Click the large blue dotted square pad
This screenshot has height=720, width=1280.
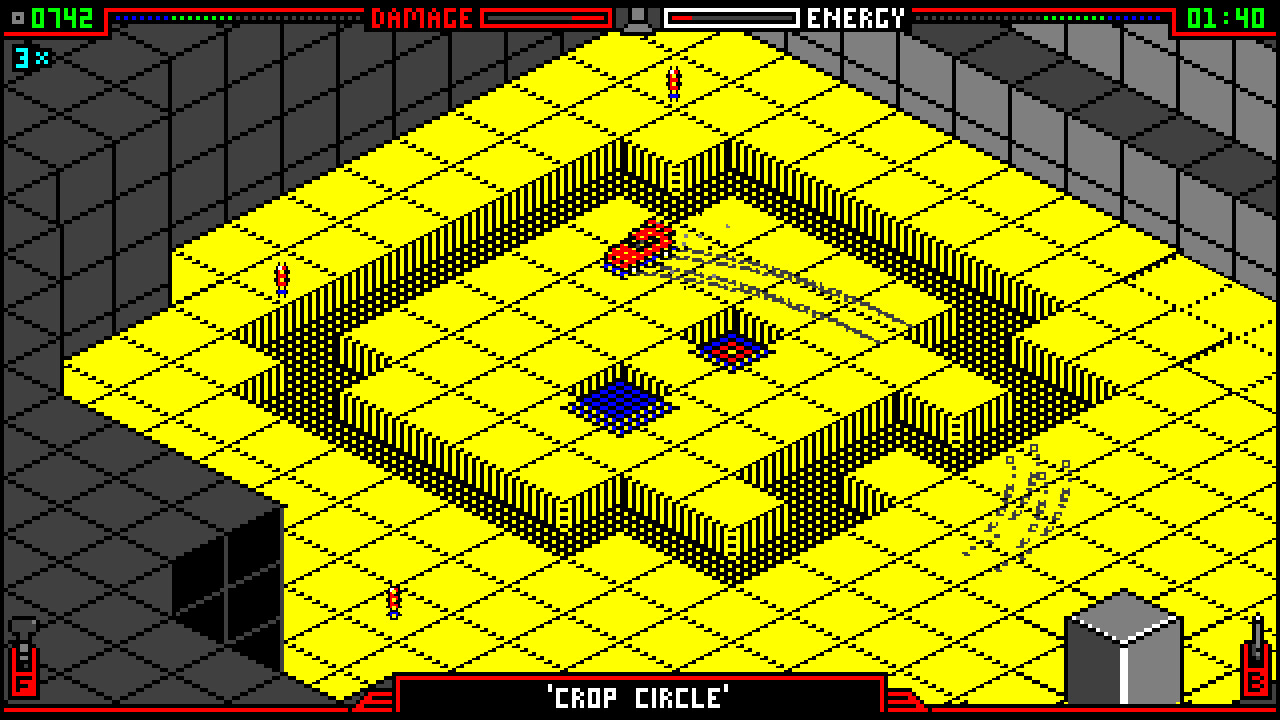[618, 405]
